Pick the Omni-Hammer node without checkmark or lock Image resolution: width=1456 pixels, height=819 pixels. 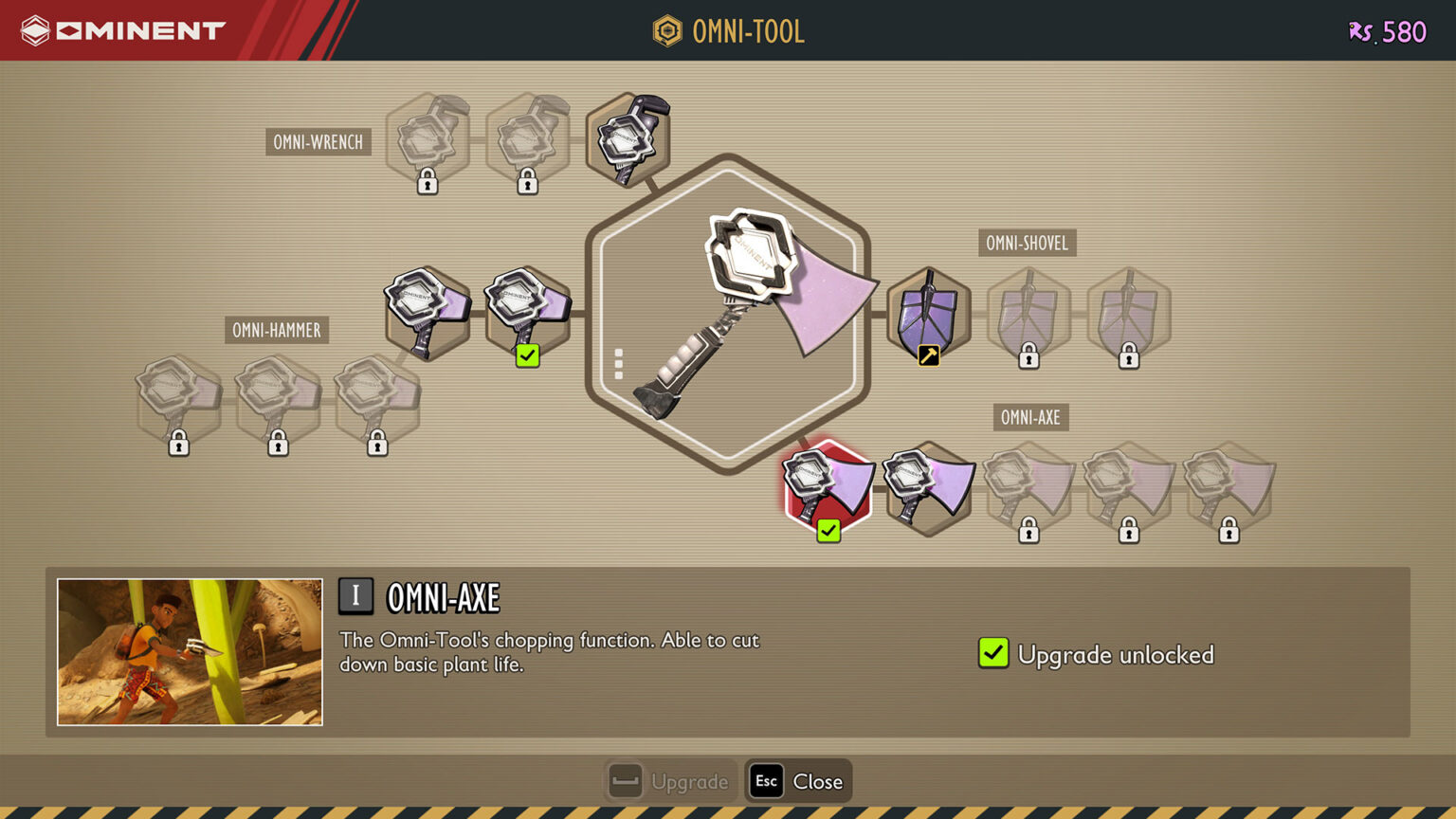coord(428,312)
